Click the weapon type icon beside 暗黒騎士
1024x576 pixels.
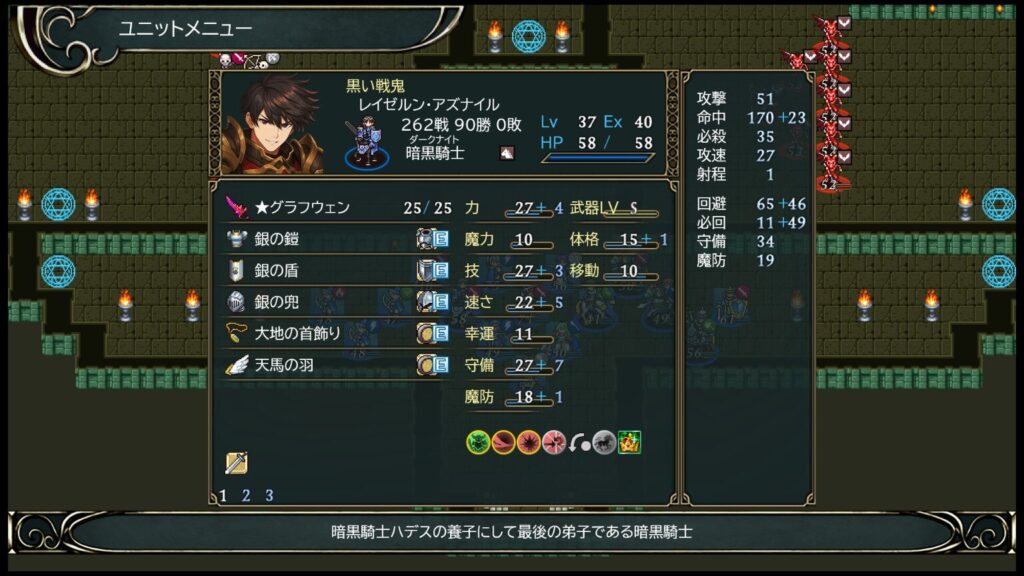[x=507, y=153]
